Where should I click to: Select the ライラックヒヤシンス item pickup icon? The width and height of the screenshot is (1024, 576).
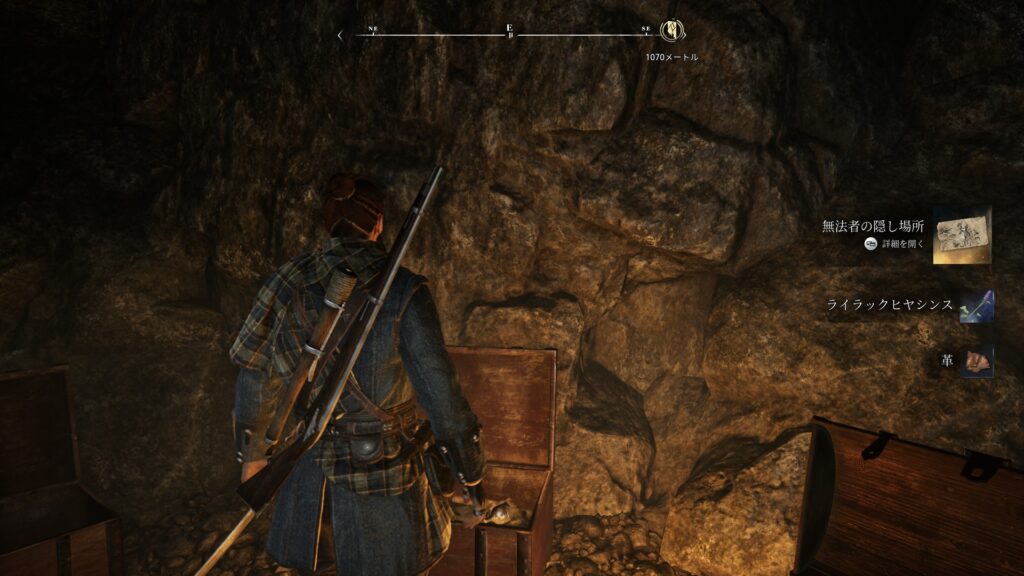(976, 306)
